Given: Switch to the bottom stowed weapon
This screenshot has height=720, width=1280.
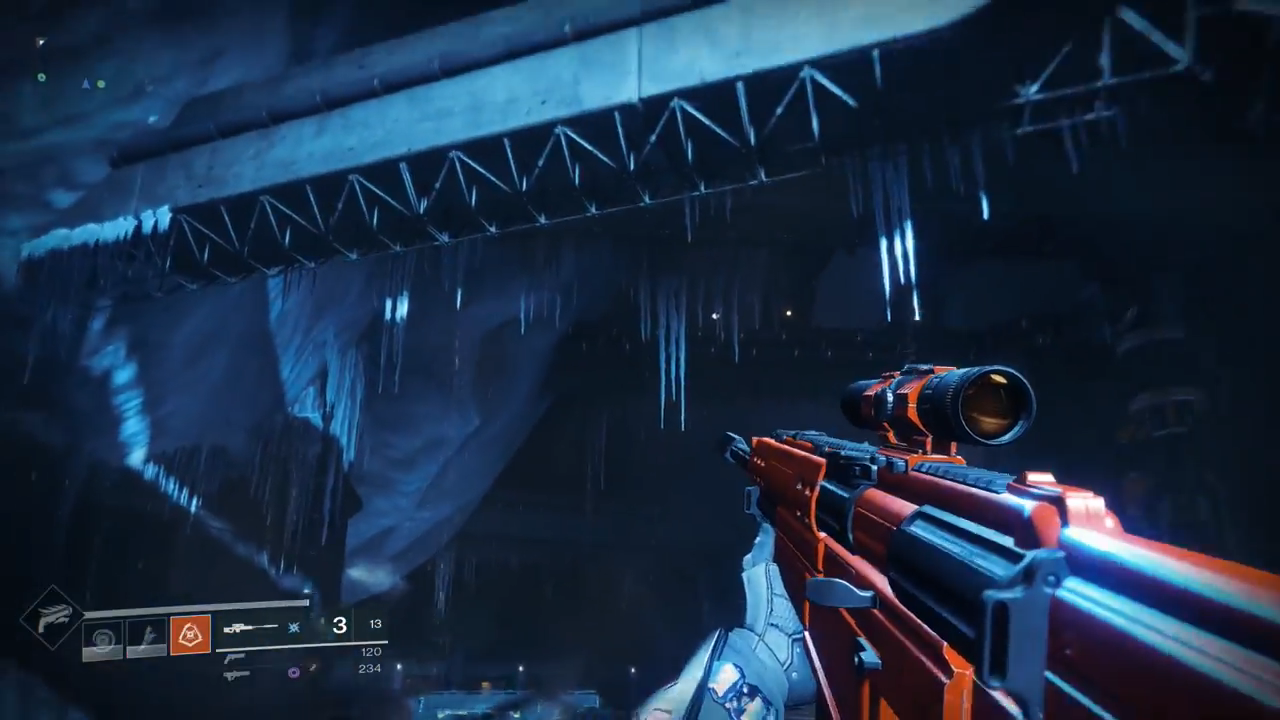Looking at the screenshot, I should [x=237, y=674].
